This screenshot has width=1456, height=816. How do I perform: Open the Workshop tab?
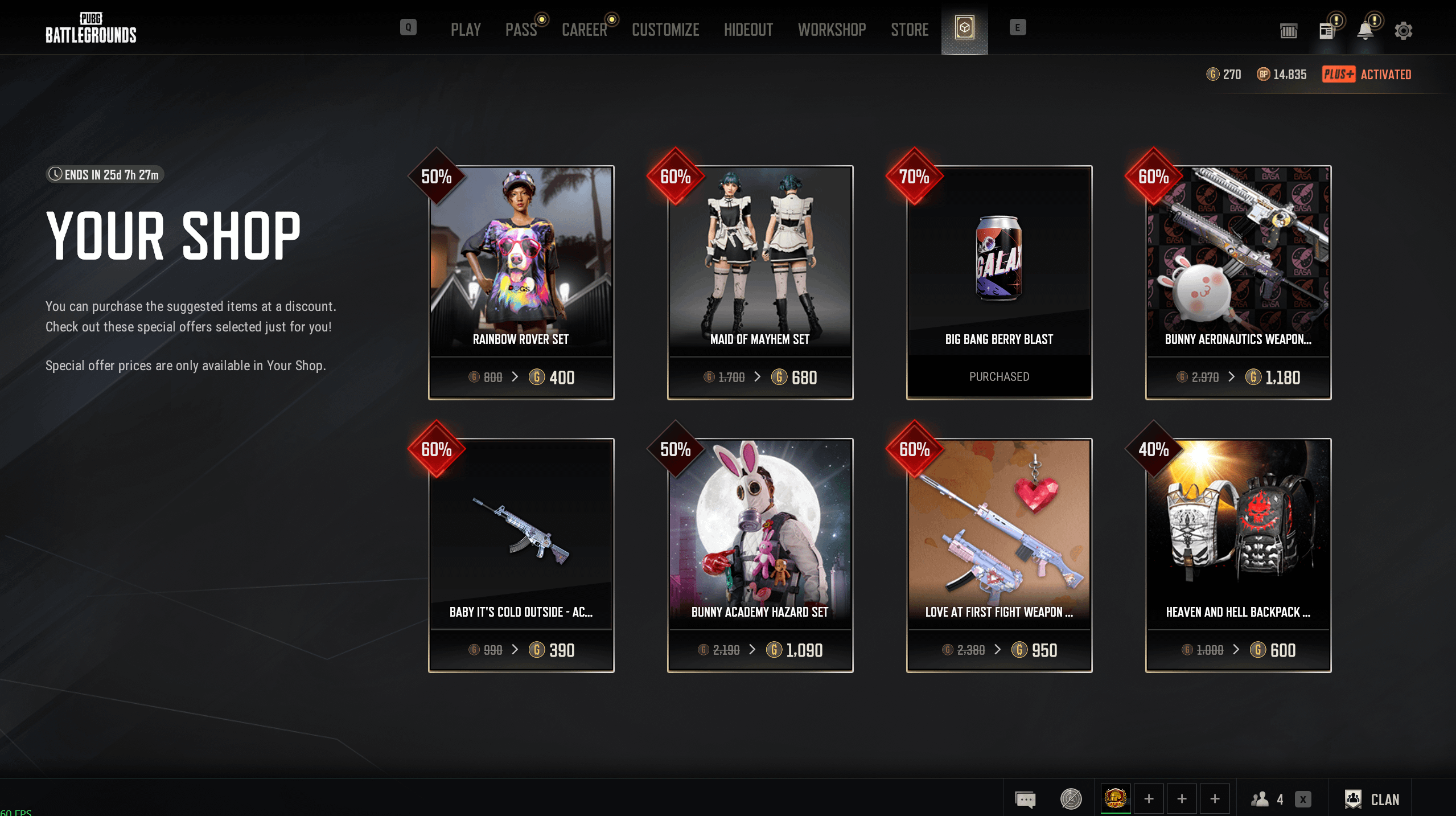(832, 30)
